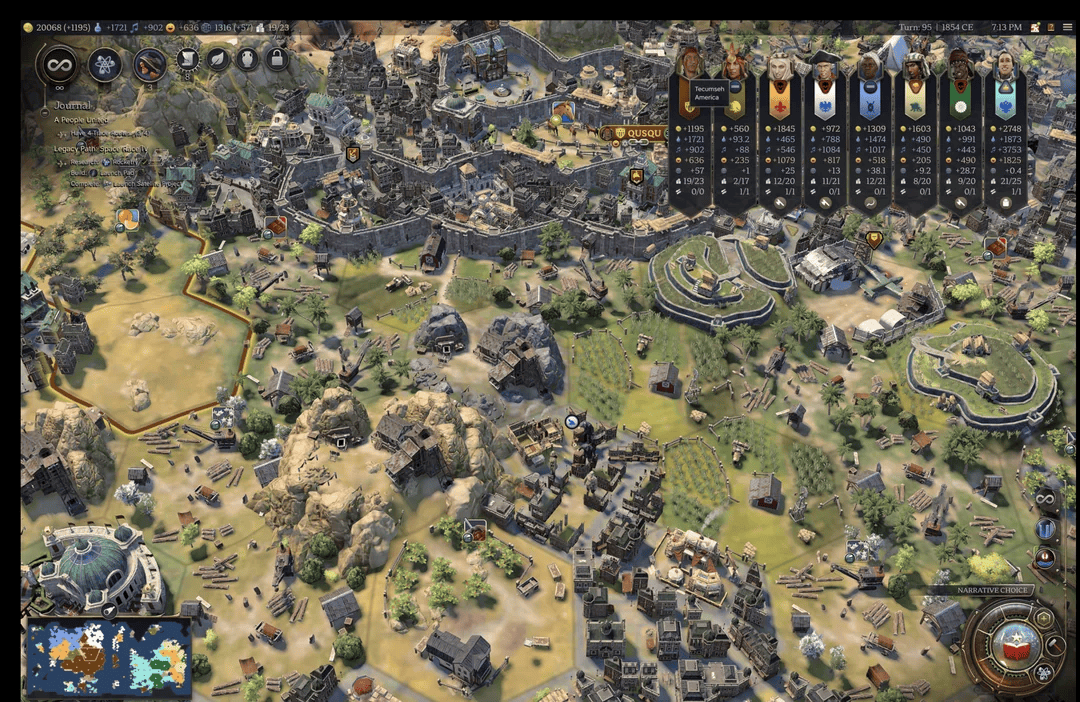1080x702 pixels.
Task: Click the leaf resources icon
Action: pyautogui.click(x=217, y=60)
